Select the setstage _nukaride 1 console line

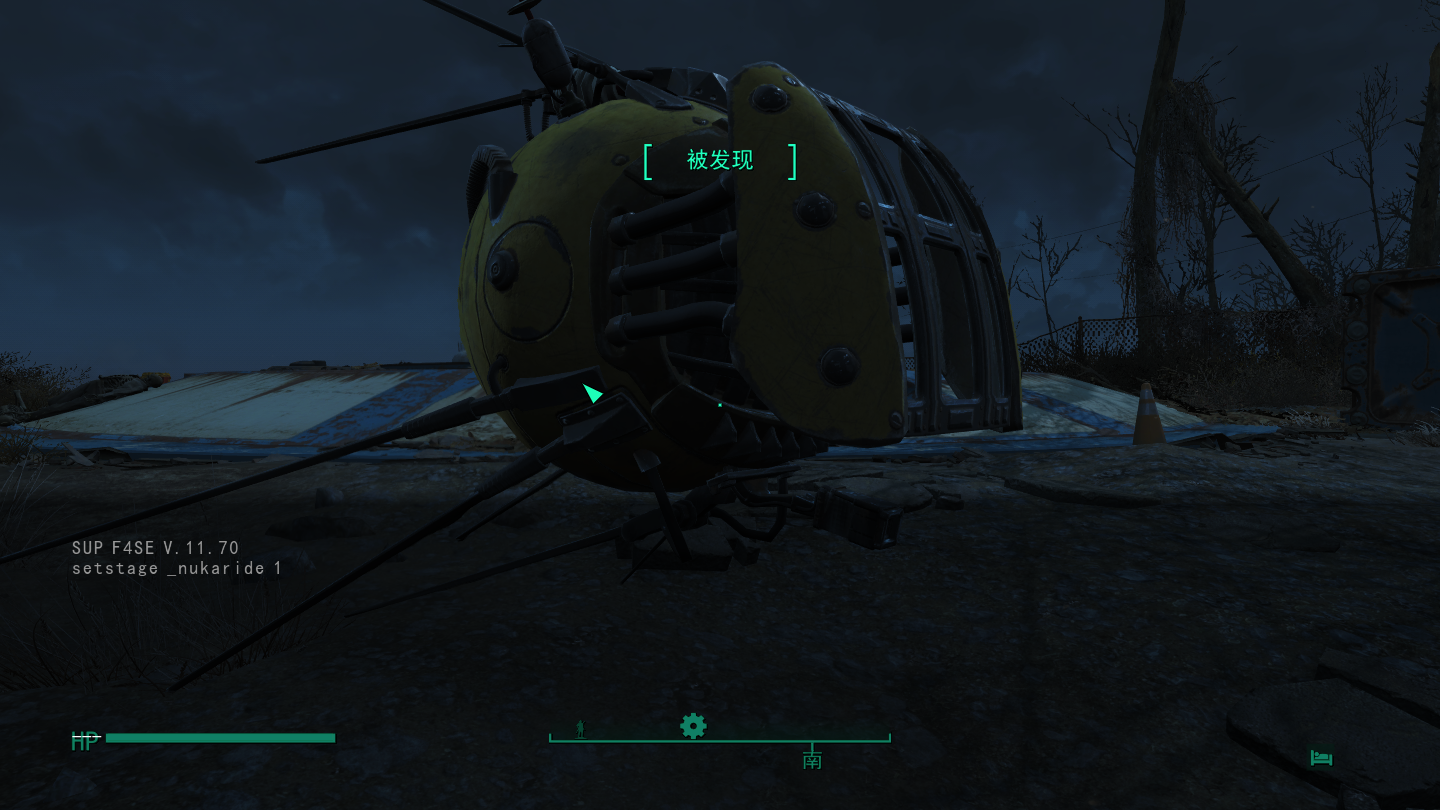click(x=177, y=568)
